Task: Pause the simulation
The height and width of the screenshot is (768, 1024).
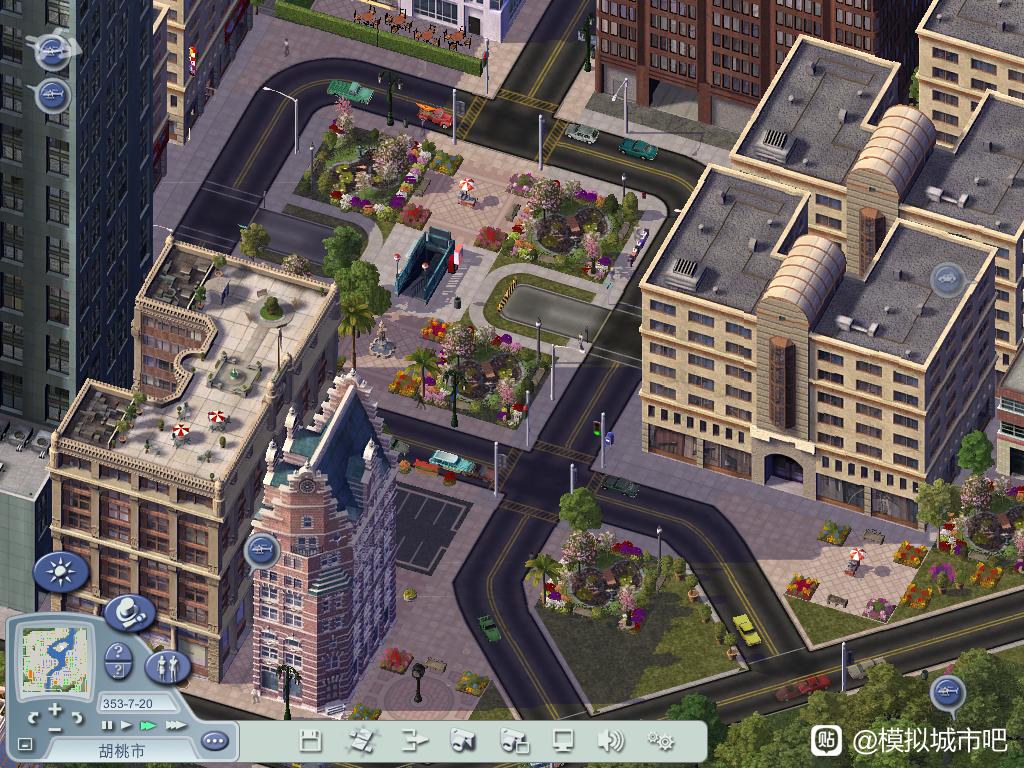Action: pos(107,725)
